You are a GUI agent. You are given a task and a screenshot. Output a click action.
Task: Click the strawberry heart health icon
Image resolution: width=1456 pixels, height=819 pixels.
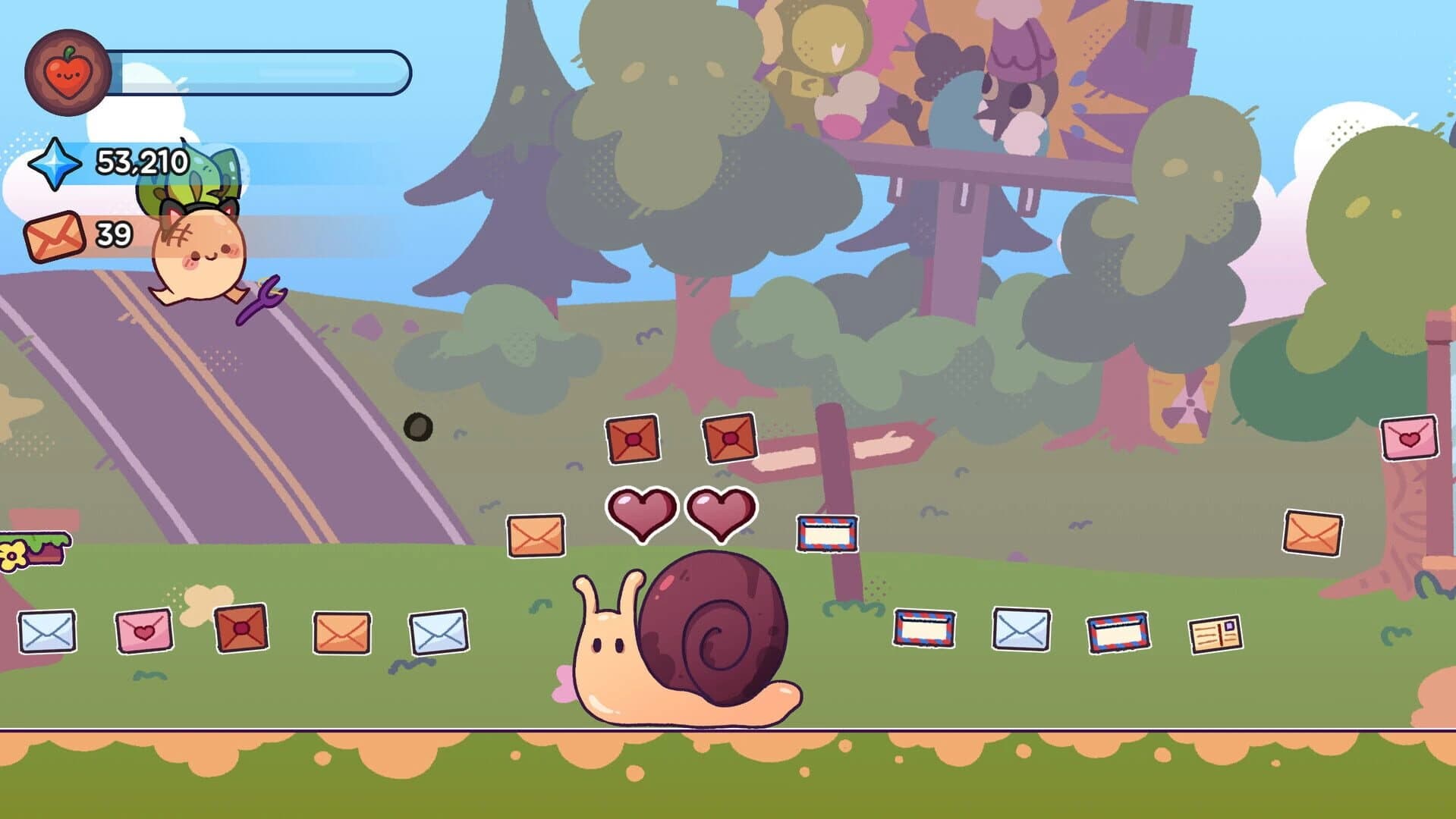click(x=67, y=73)
